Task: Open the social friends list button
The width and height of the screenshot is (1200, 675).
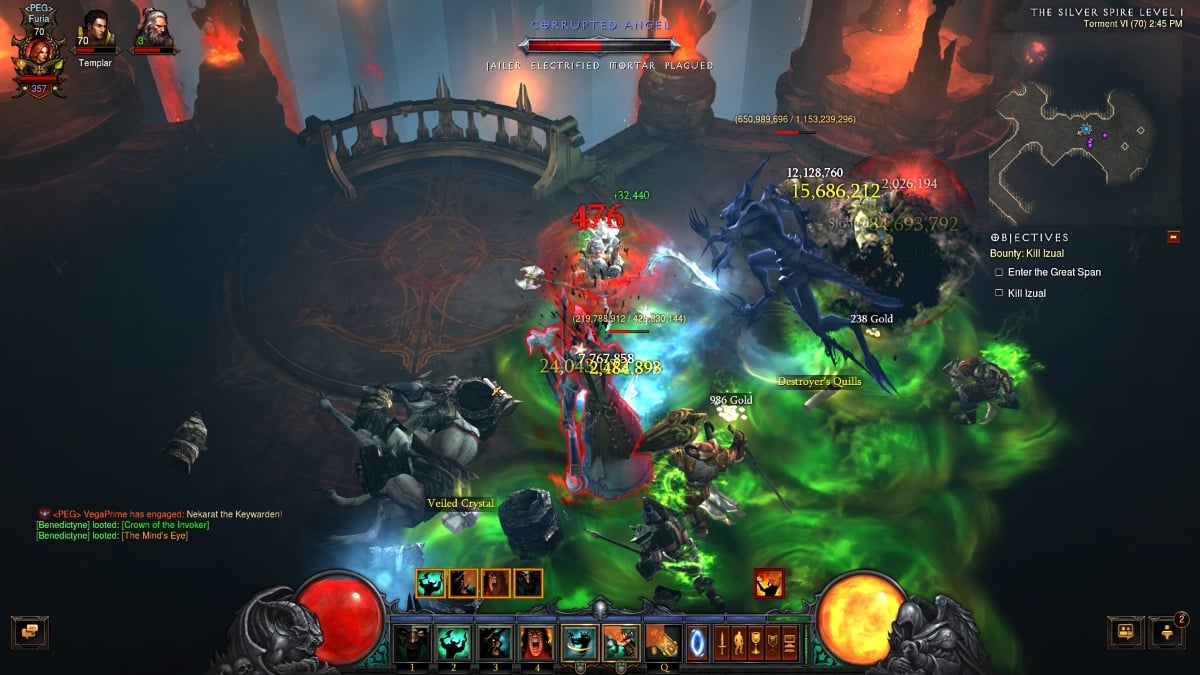Action: (1166, 631)
